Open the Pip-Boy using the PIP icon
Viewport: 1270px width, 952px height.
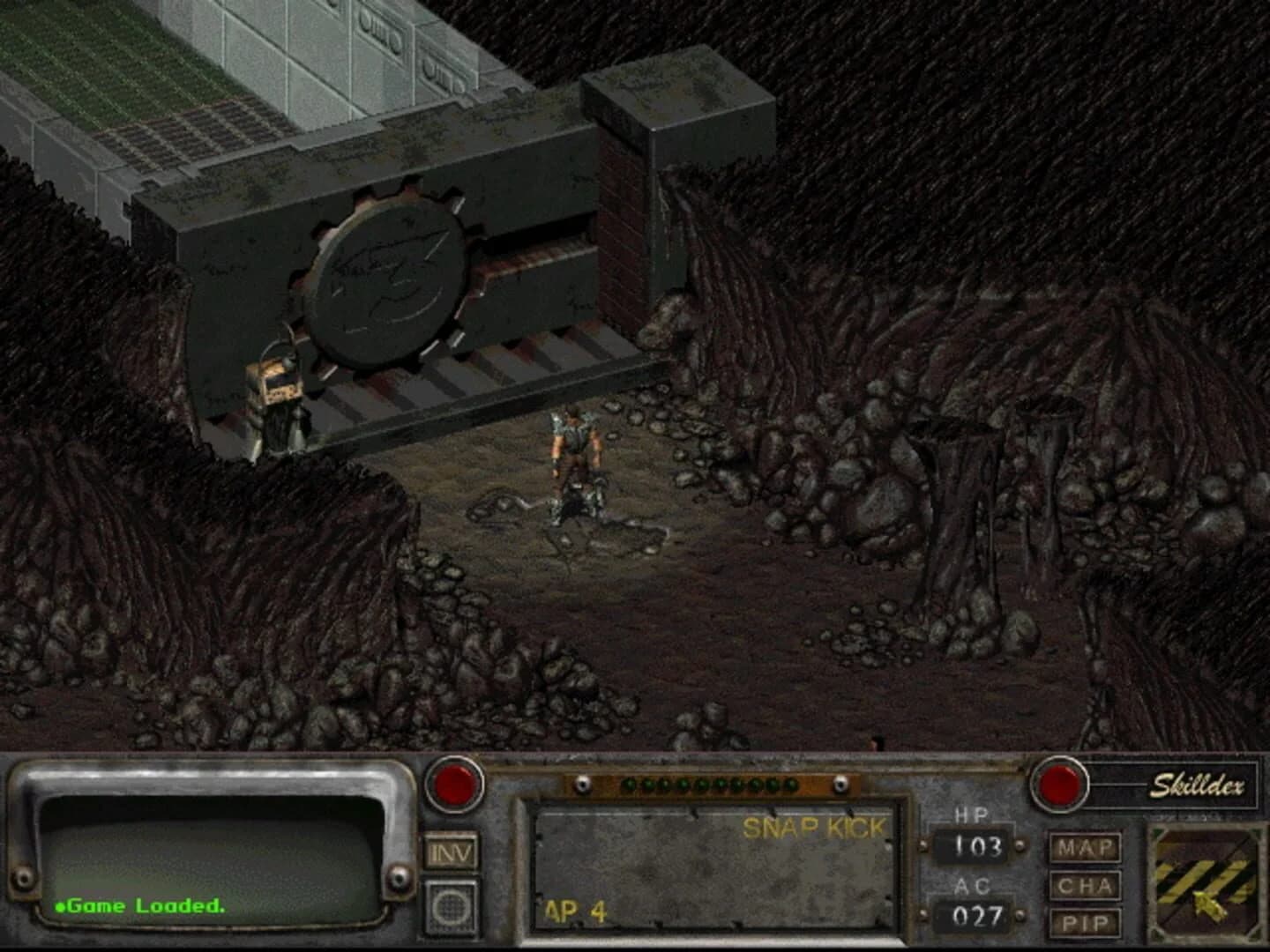(x=1087, y=924)
